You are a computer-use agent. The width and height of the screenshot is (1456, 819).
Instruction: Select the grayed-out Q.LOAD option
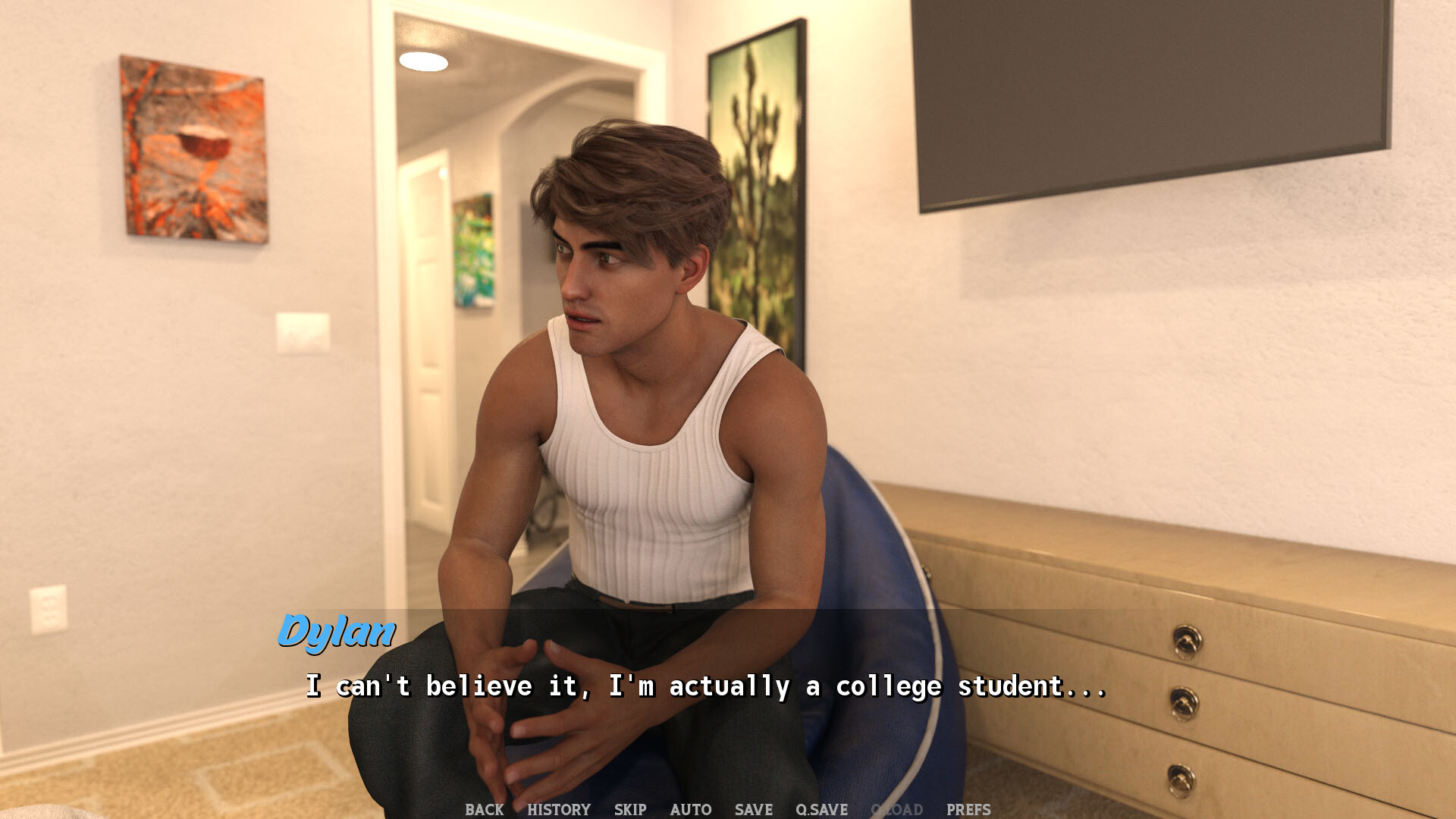point(897,809)
